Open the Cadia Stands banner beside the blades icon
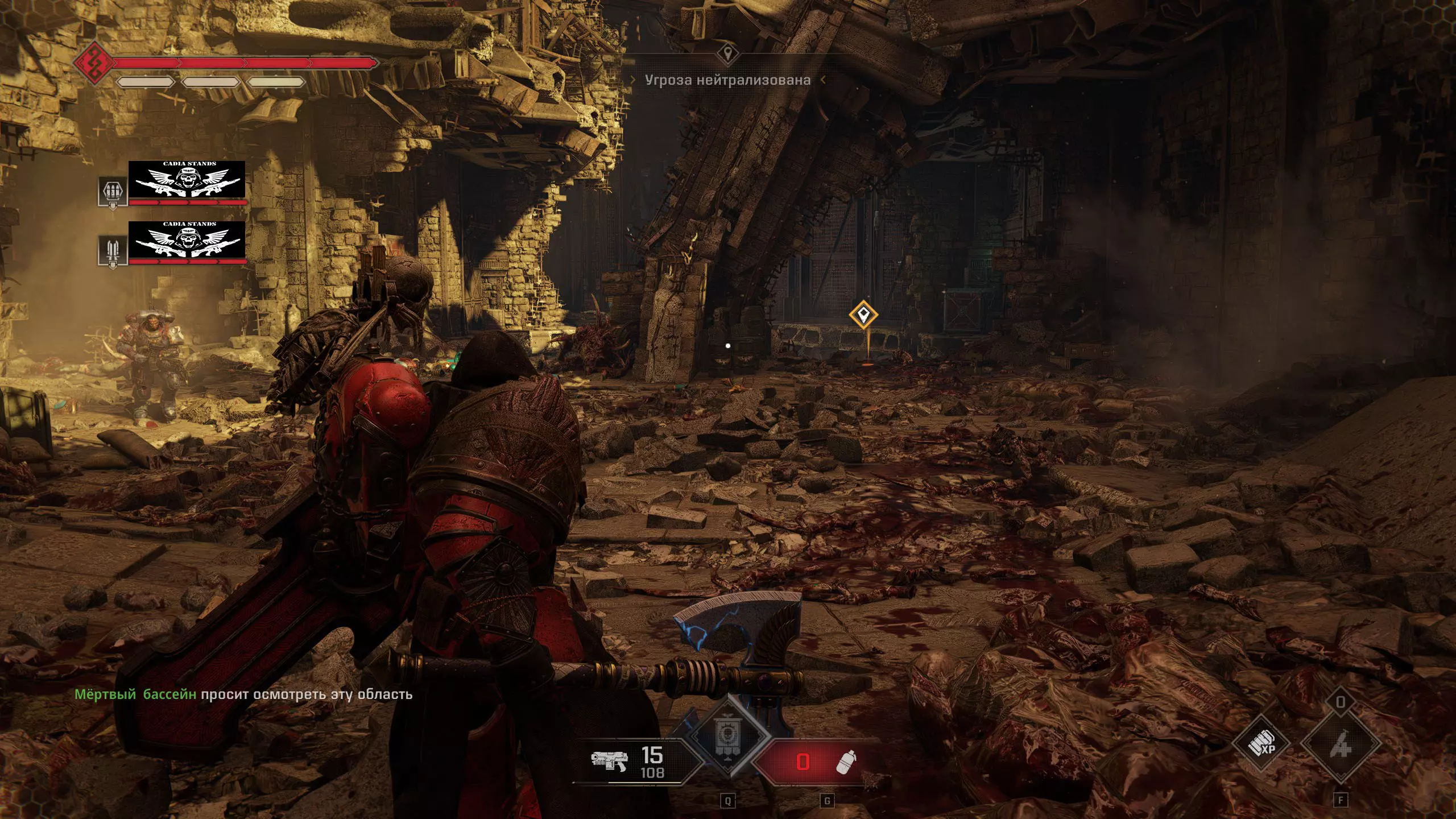Viewport: 1456px width, 819px height. pyautogui.click(x=187, y=240)
